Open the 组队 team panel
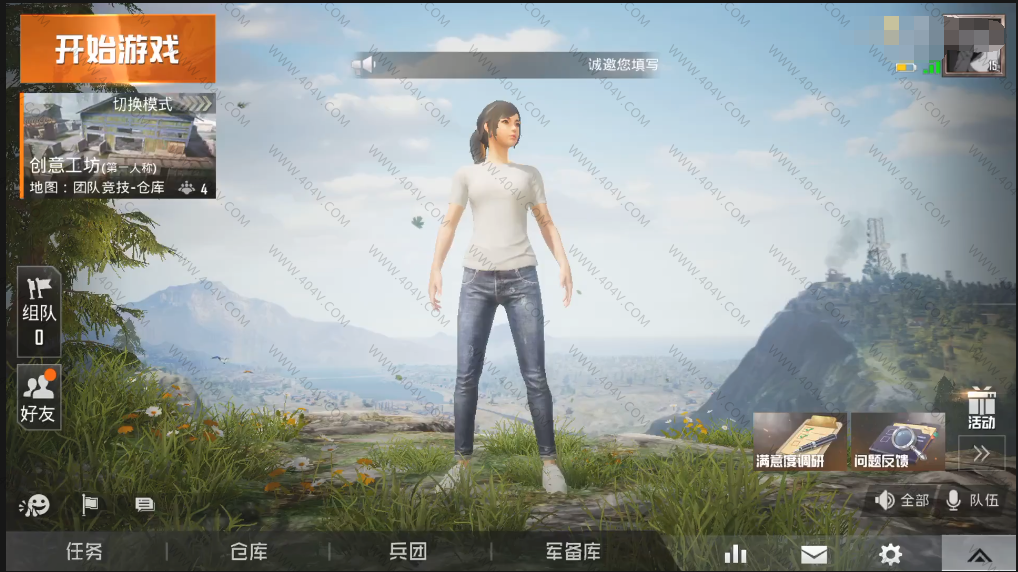This screenshot has width=1018, height=572. point(39,311)
